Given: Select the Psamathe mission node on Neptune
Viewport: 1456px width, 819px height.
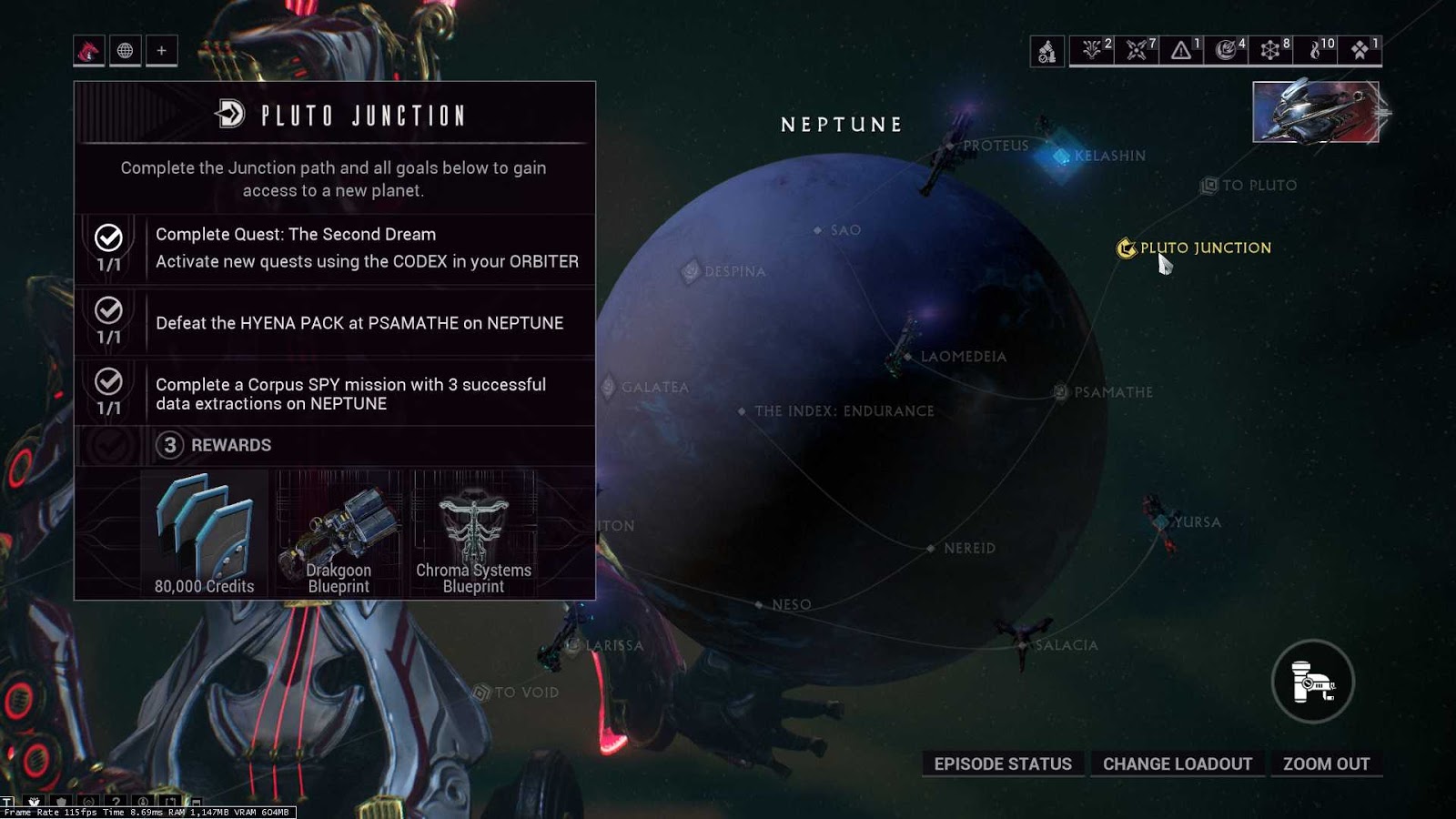Looking at the screenshot, I should pyautogui.click(x=1058, y=391).
